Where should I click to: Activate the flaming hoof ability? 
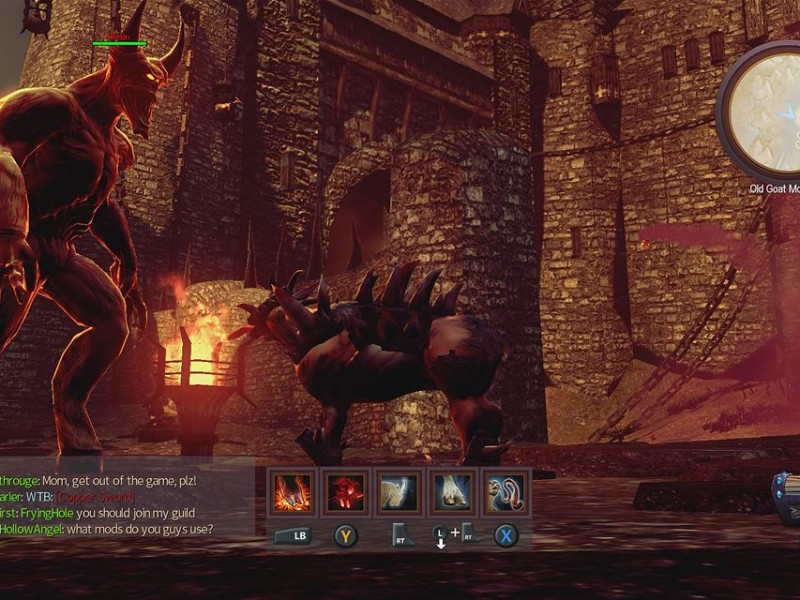294,493
